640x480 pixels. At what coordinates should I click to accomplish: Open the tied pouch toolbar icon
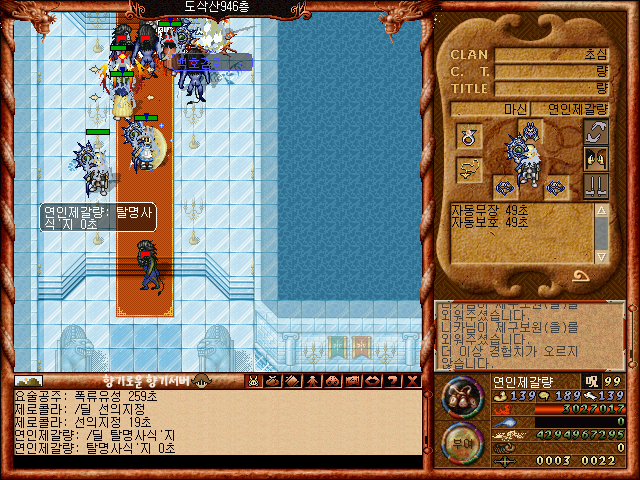pyautogui.click(x=273, y=380)
